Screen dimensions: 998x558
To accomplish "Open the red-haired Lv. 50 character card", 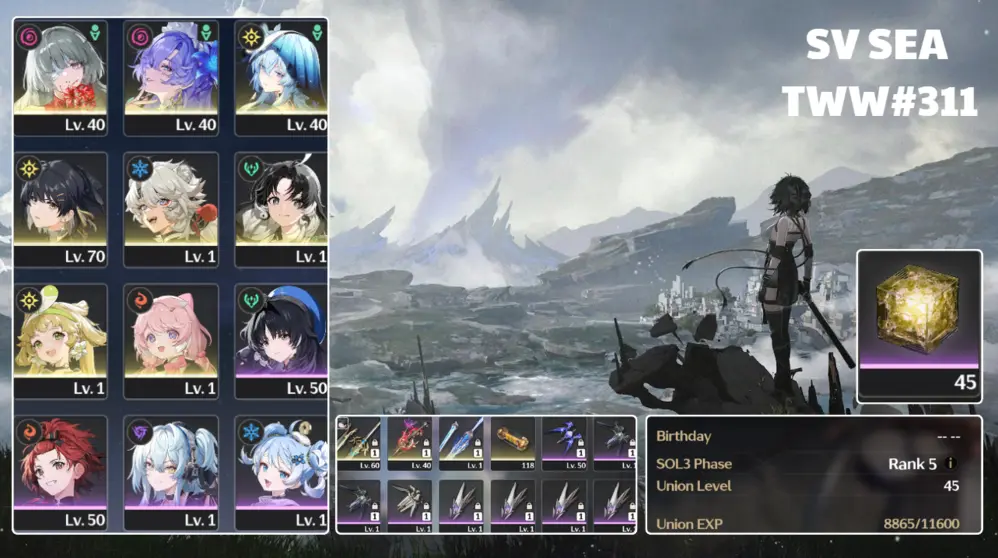I will click(x=60, y=472).
